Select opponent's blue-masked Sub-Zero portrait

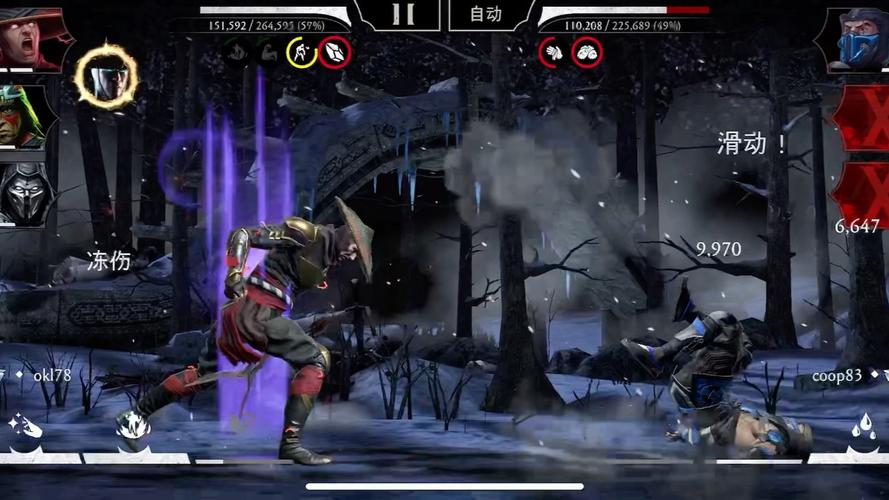point(856,38)
